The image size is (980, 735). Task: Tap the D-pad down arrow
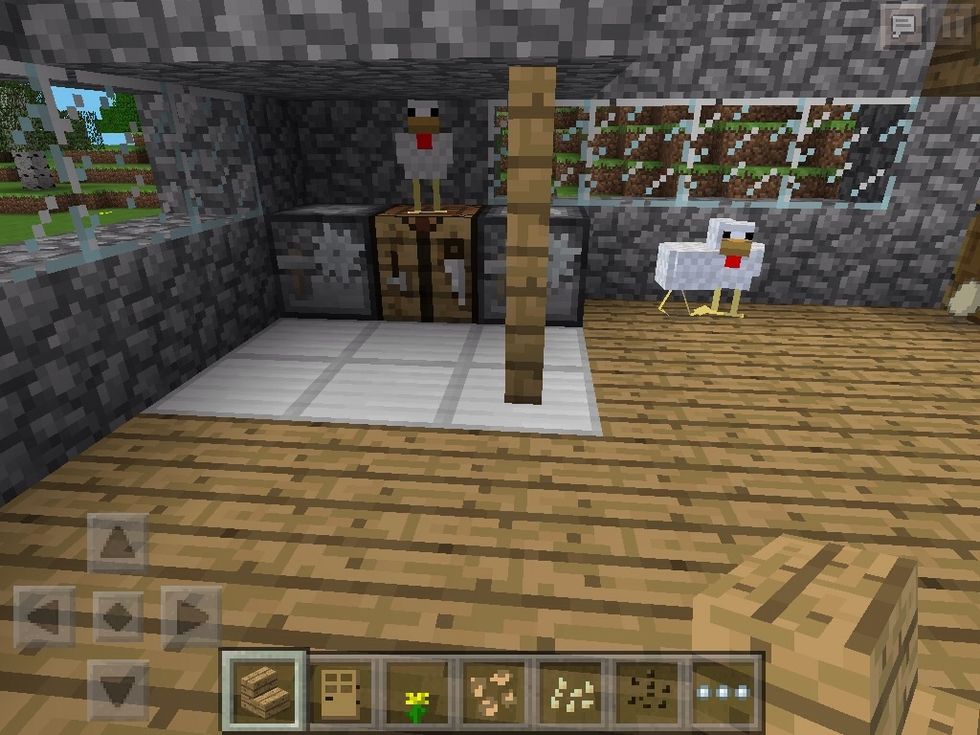click(x=118, y=689)
